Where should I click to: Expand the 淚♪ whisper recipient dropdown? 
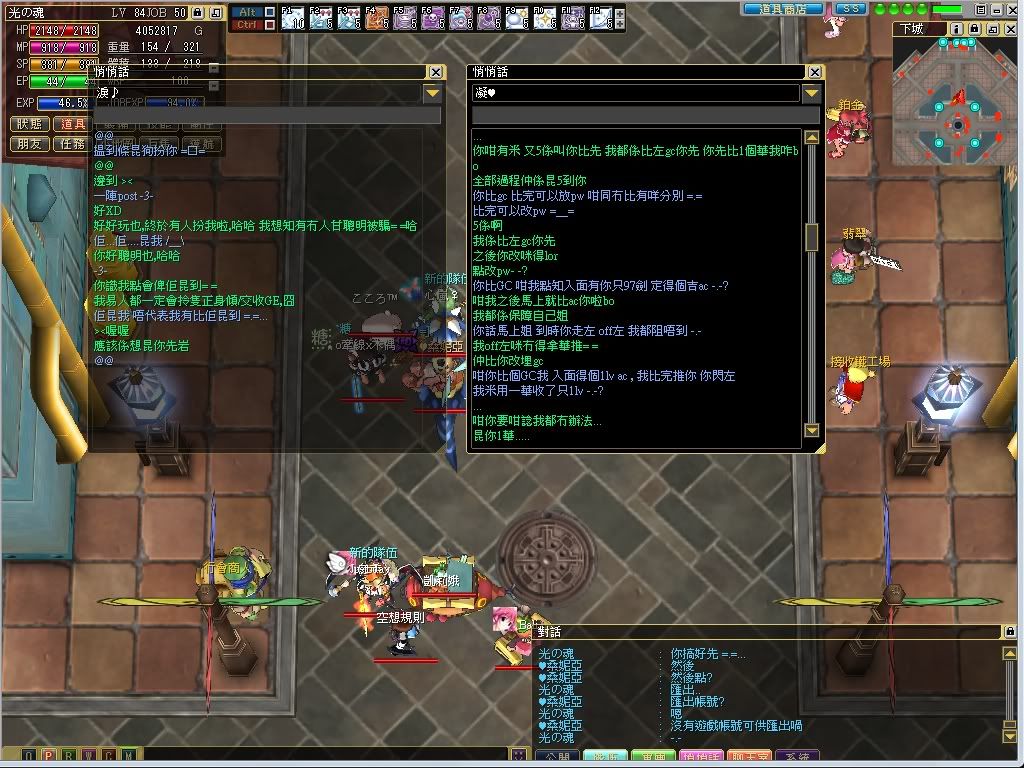click(x=433, y=93)
